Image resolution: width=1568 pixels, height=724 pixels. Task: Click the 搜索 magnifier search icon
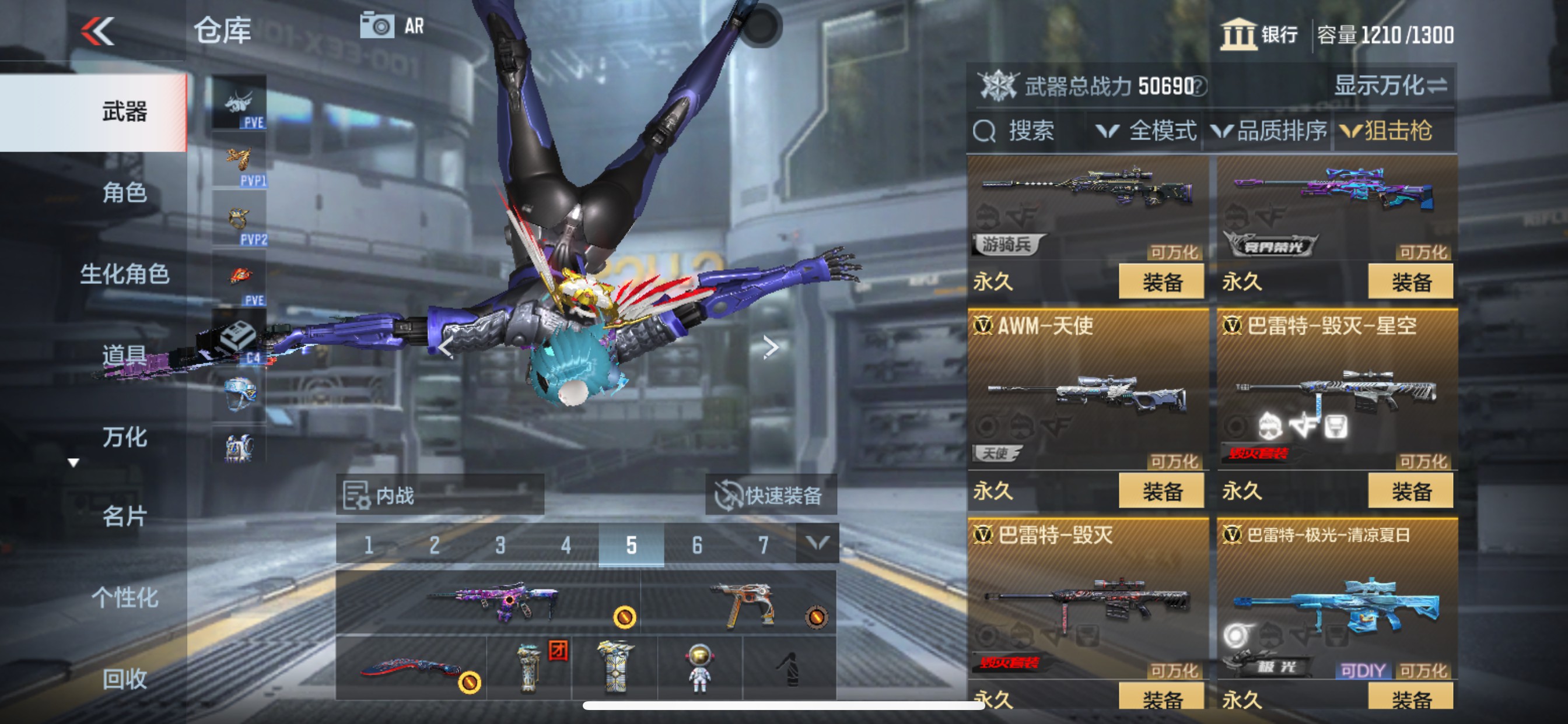pos(985,130)
